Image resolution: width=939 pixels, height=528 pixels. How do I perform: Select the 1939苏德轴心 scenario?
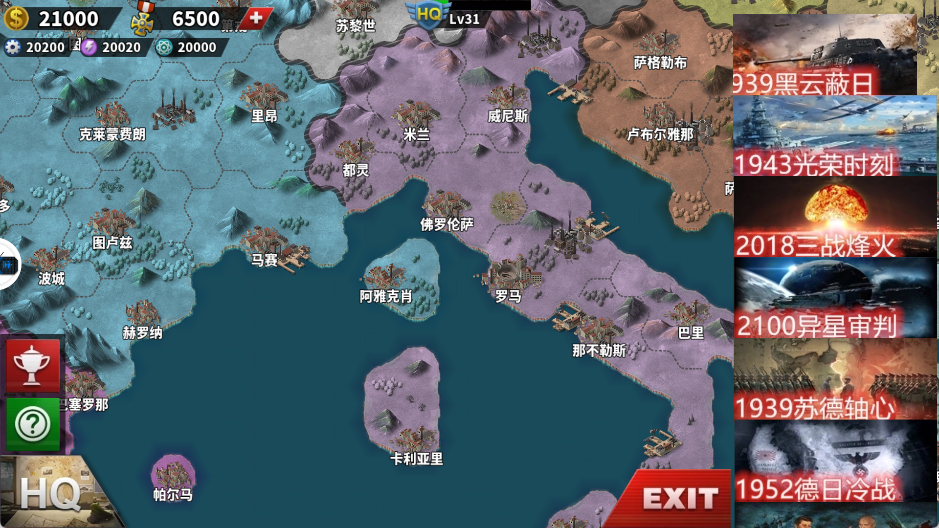[x=834, y=379]
